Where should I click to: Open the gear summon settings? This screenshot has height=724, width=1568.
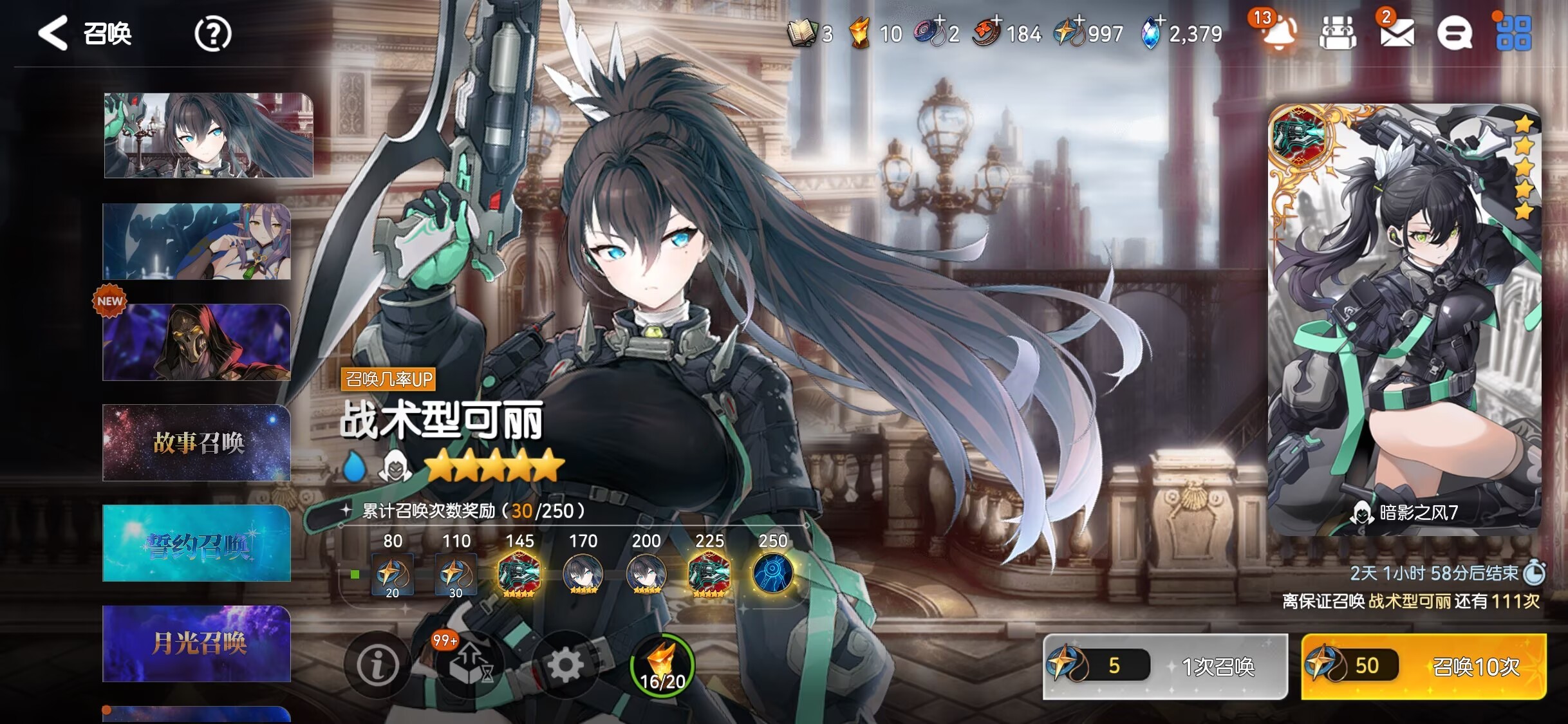click(565, 665)
